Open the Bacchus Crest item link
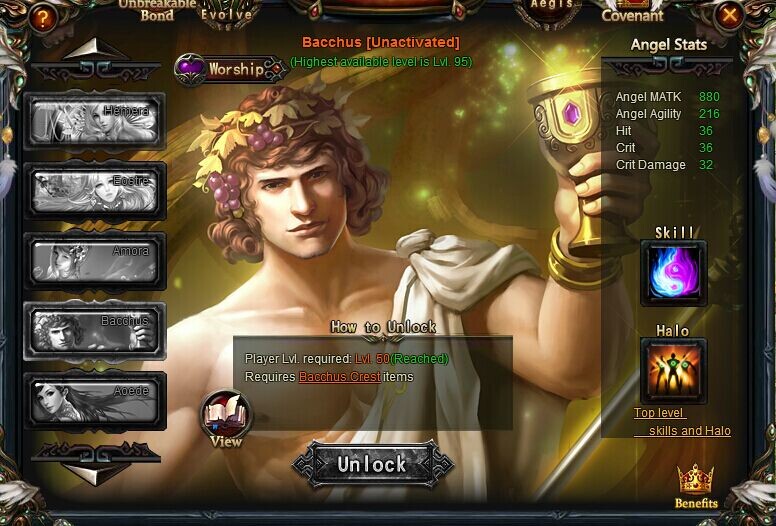 (x=339, y=377)
